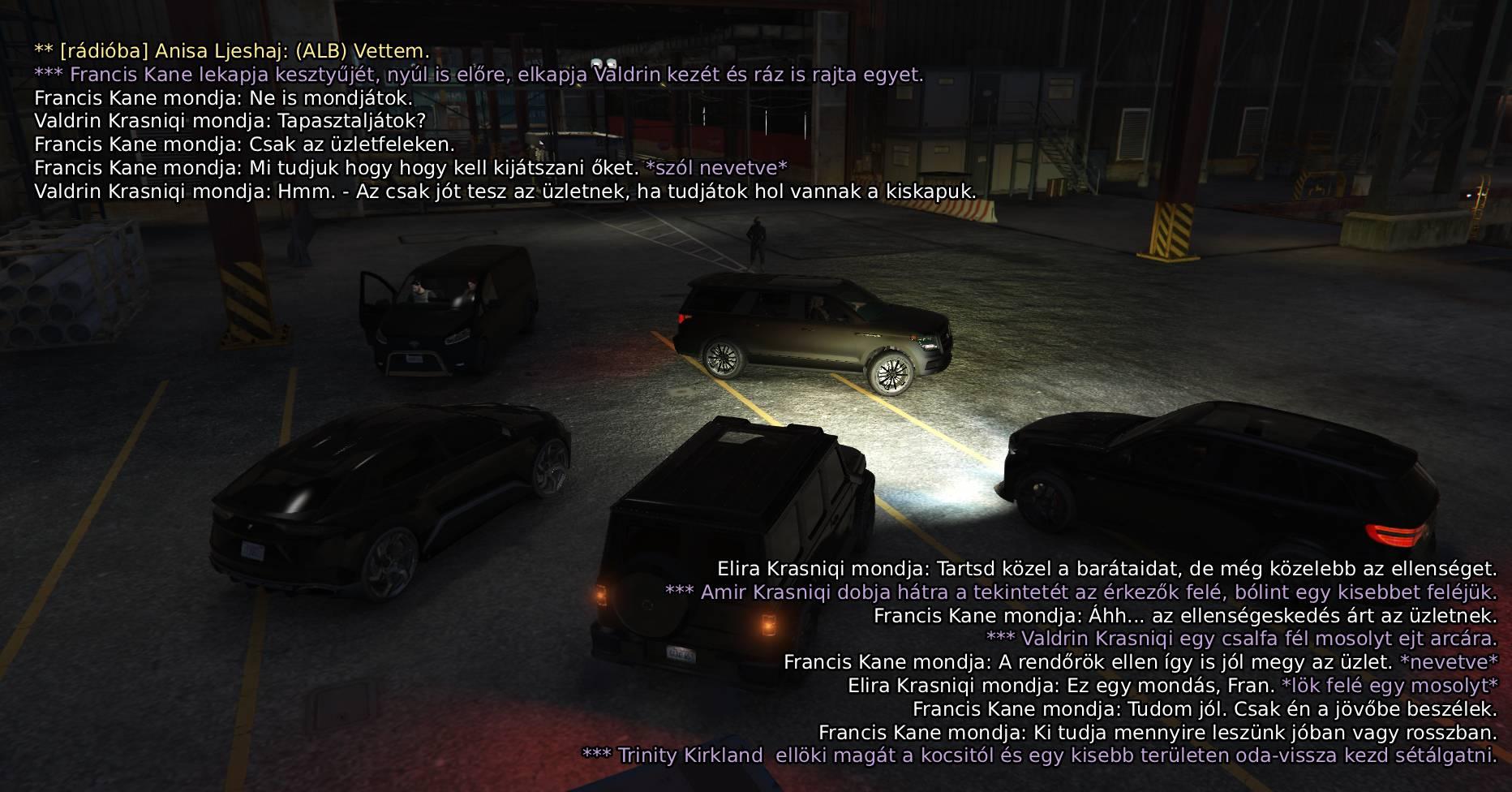Click the voice chat headset icon above Valdrin
1512x792 pixels.
596,62
